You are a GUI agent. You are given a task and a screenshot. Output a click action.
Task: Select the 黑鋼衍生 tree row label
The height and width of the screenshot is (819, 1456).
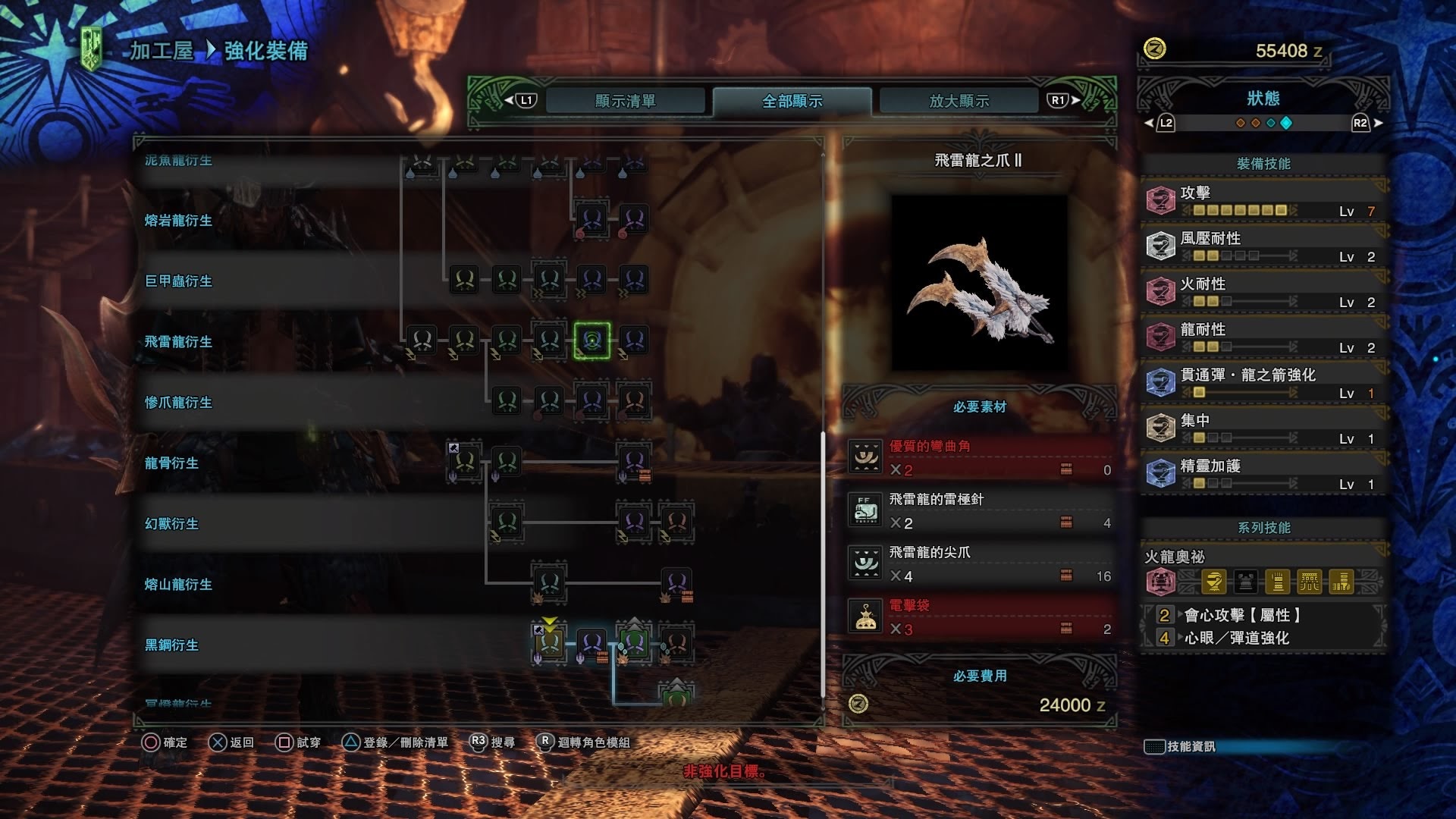pyautogui.click(x=171, y=645)
